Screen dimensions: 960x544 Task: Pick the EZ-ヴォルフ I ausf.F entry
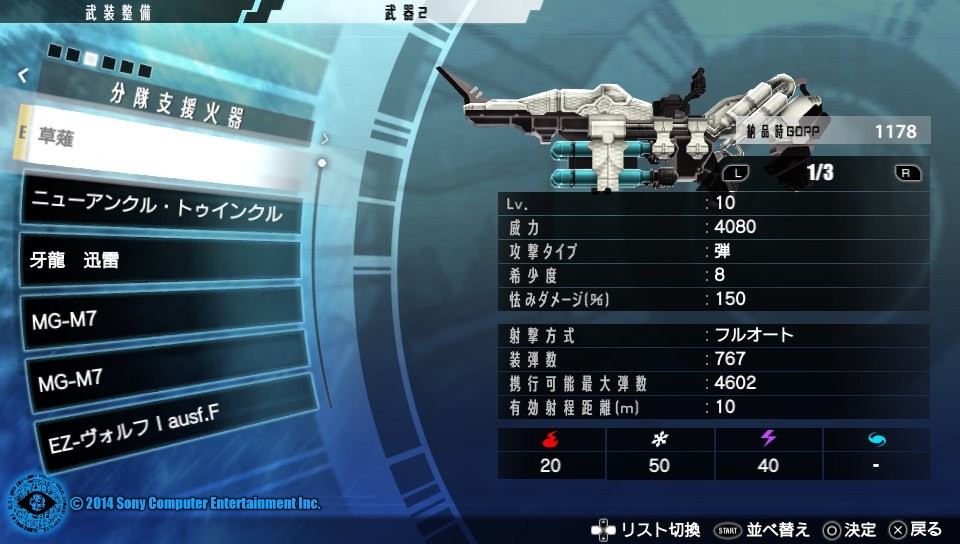[165, 423]
